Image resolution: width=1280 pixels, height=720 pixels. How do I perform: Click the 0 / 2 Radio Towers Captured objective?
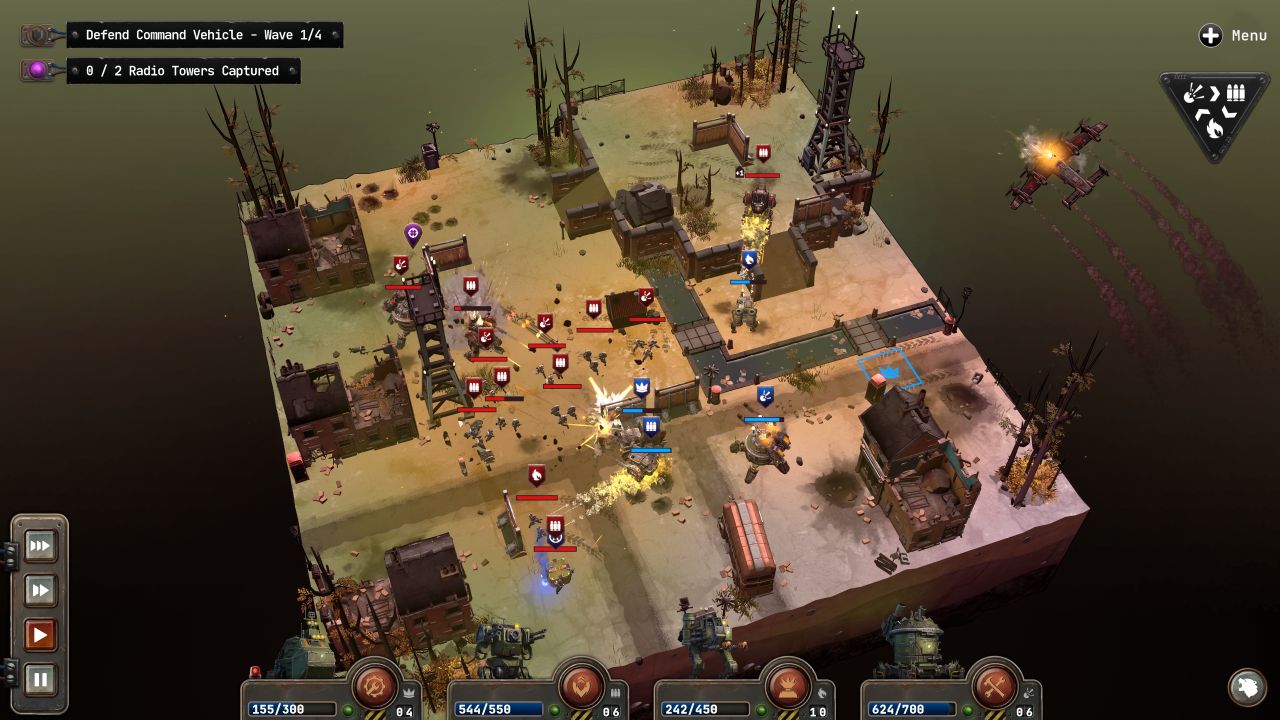point(184,70)
